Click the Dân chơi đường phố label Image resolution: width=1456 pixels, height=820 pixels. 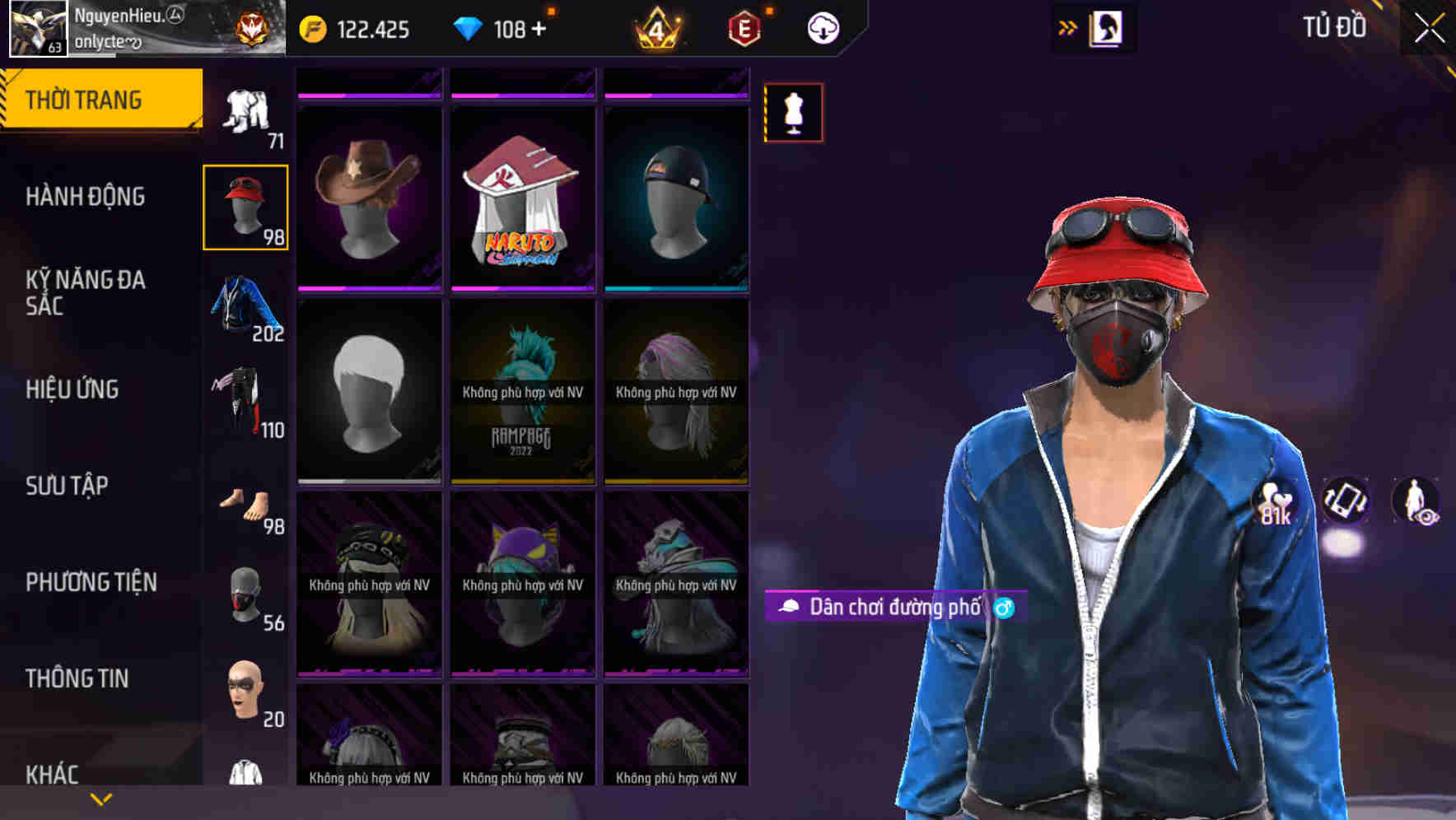[x=894, y=605]
